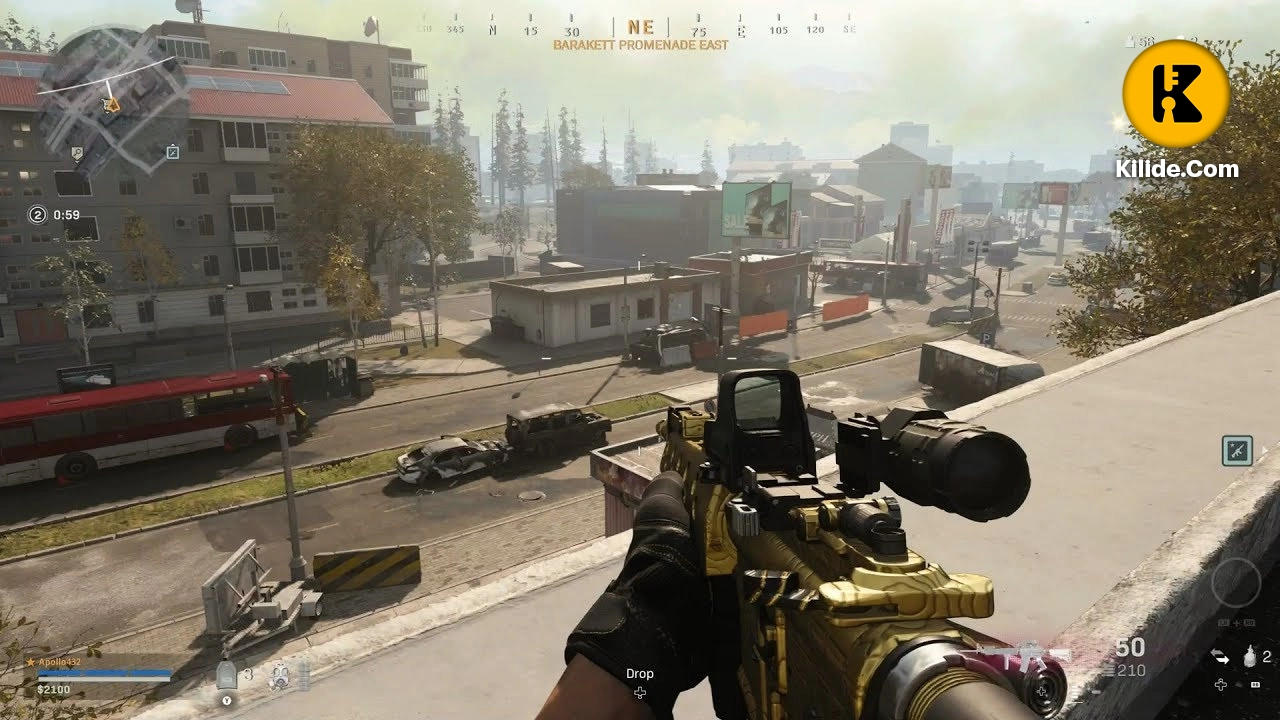Screen dimensions: 1280x720
Task: Click the Drop prompt above the crosshair
Action: (x=640, y=674)
